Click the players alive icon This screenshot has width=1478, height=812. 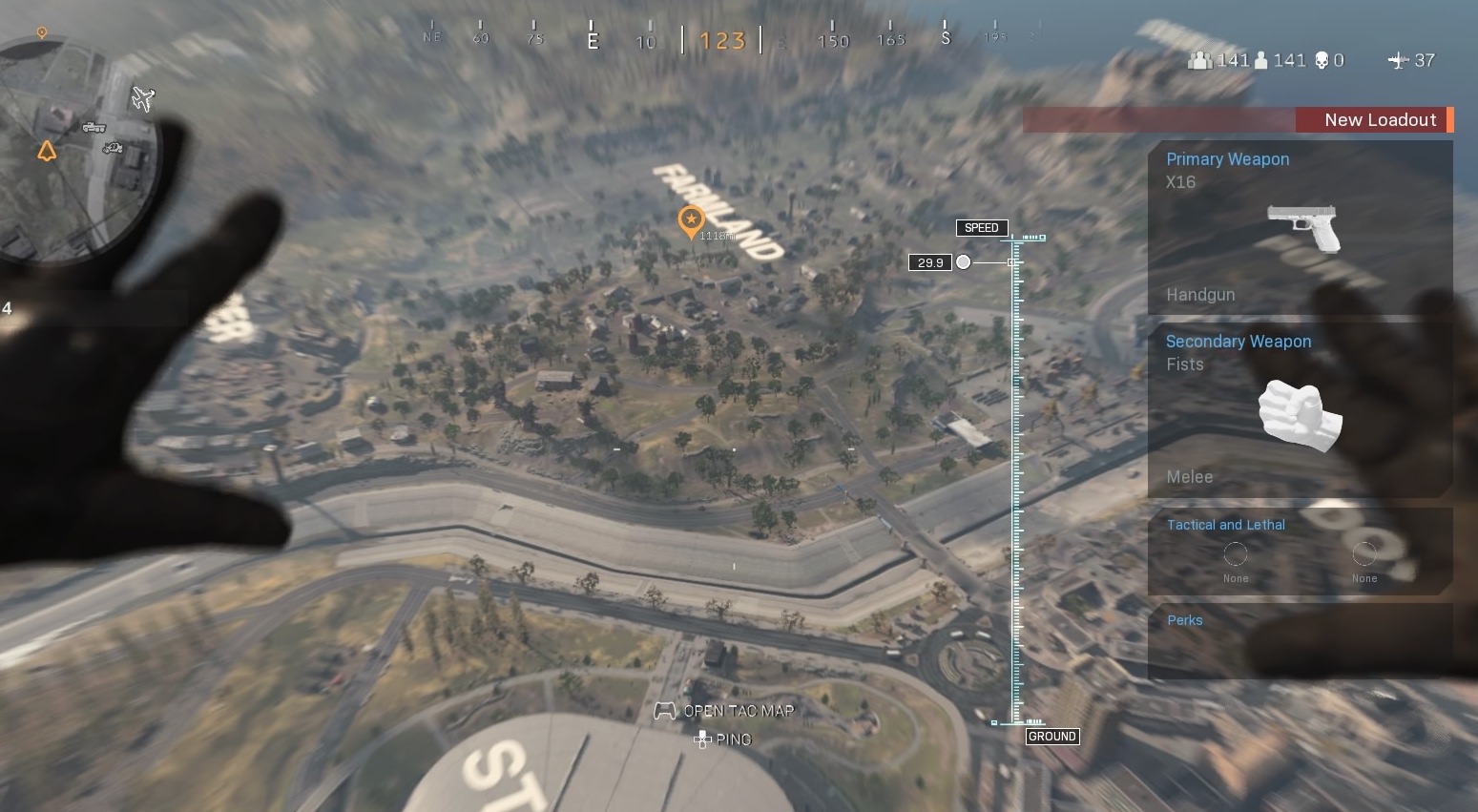click(x=1260, y=60)
